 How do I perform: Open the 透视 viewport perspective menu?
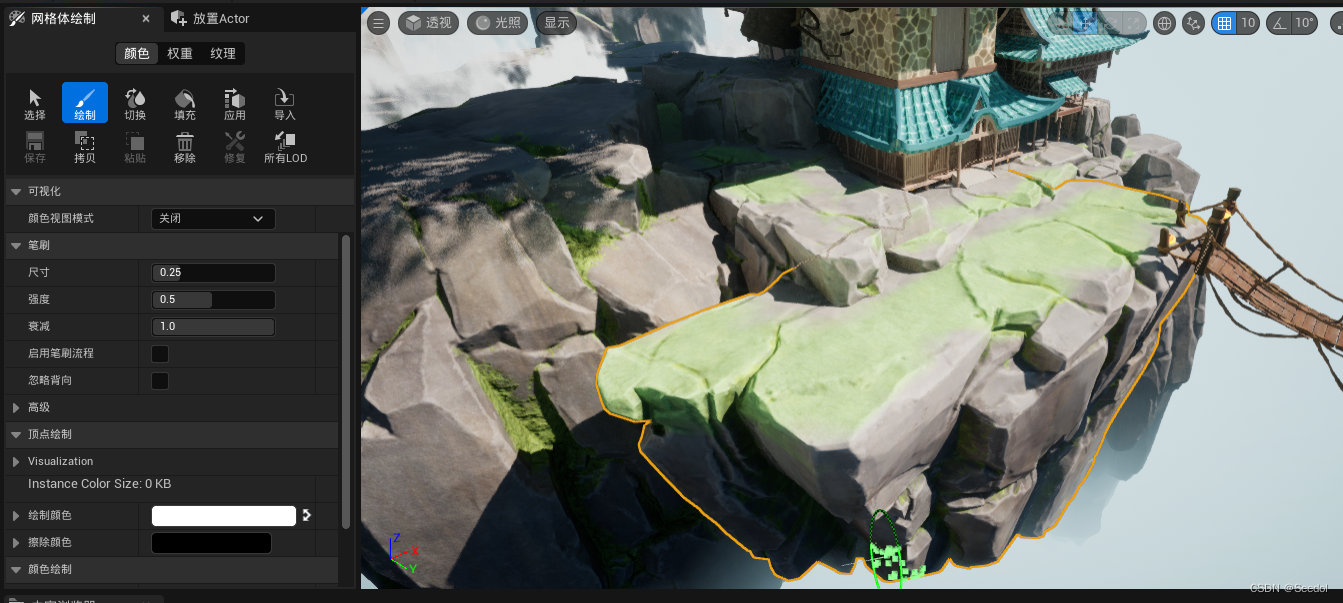428,23
